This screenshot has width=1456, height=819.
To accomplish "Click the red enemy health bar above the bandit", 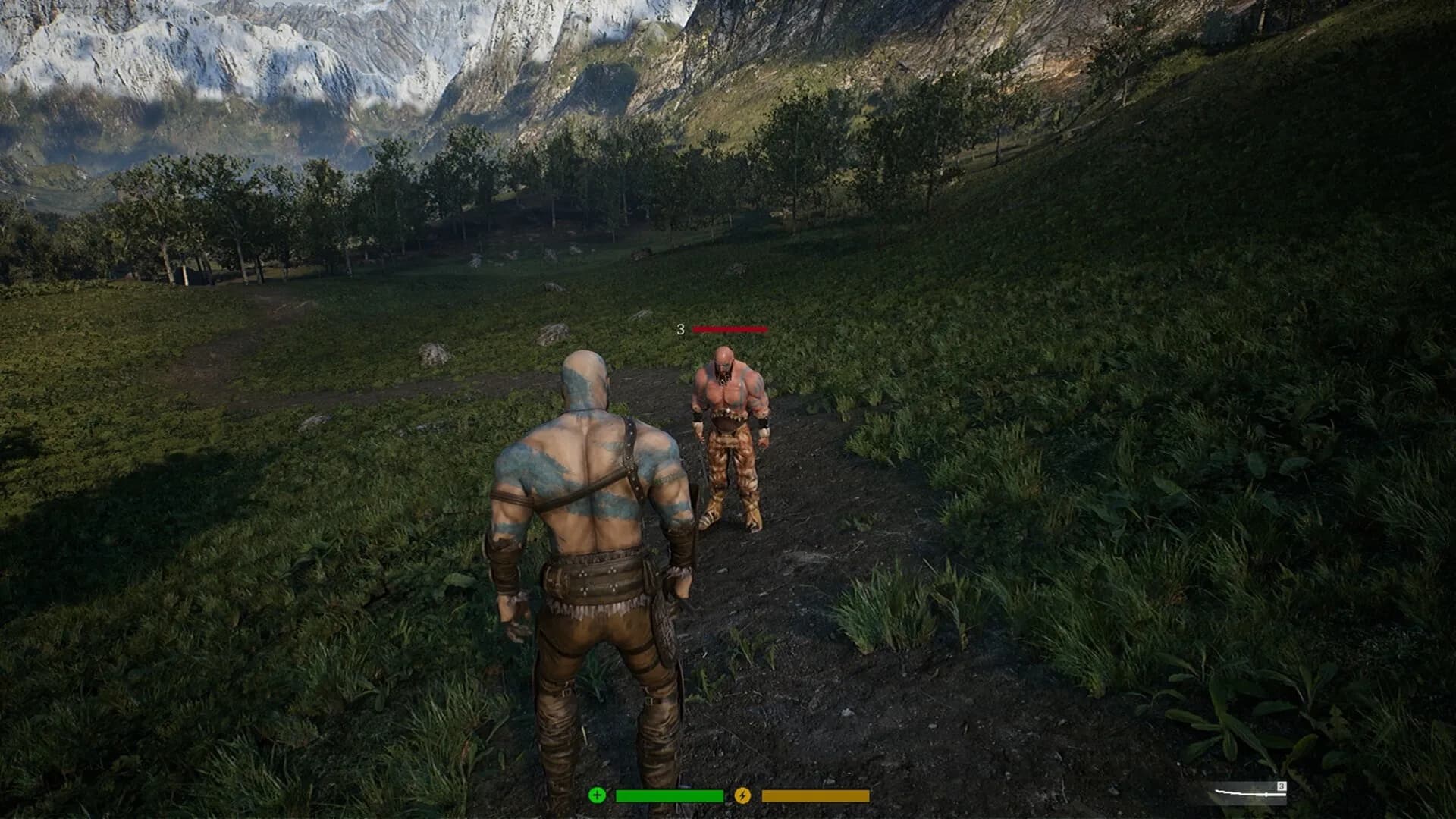I will point(730,330).
